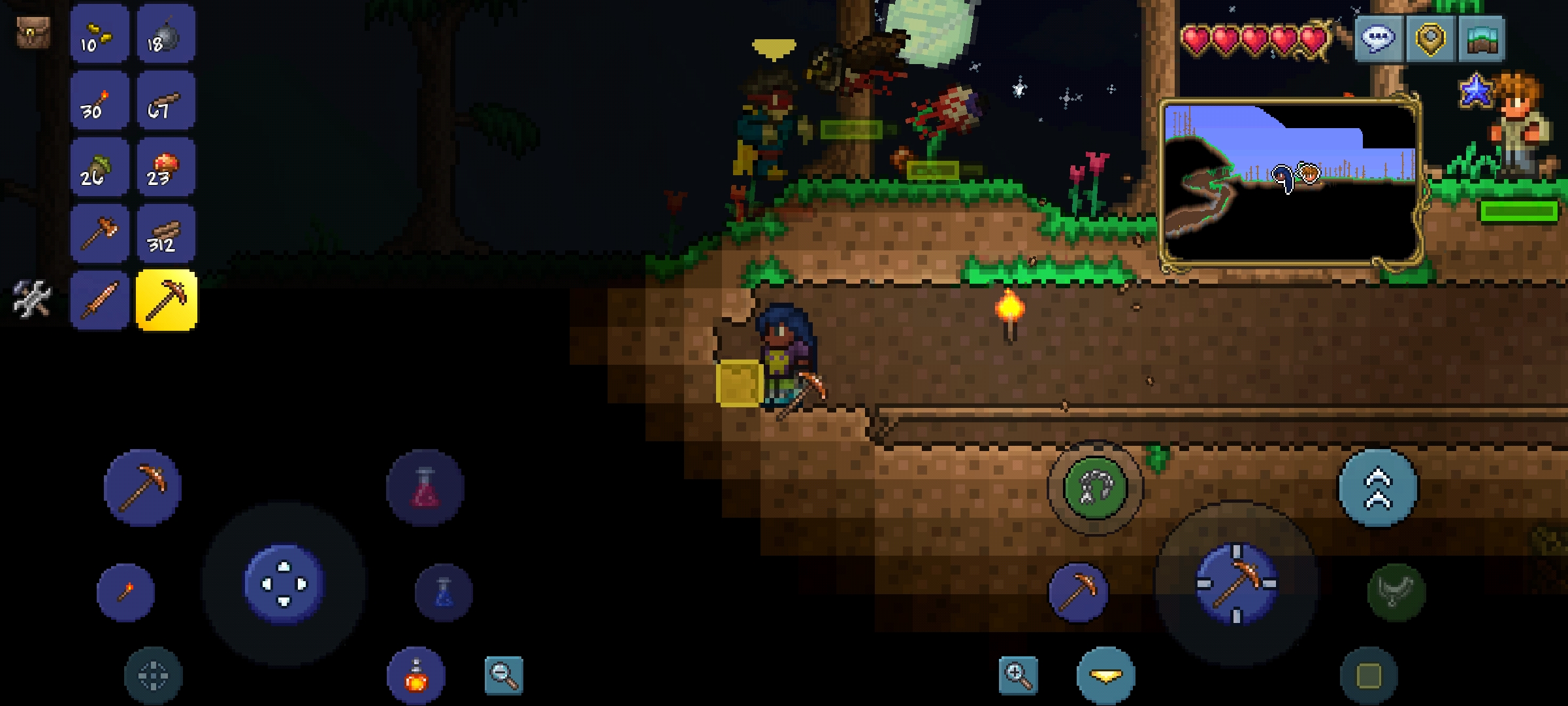Tap the zoom in magnifier

(1018, 675)
